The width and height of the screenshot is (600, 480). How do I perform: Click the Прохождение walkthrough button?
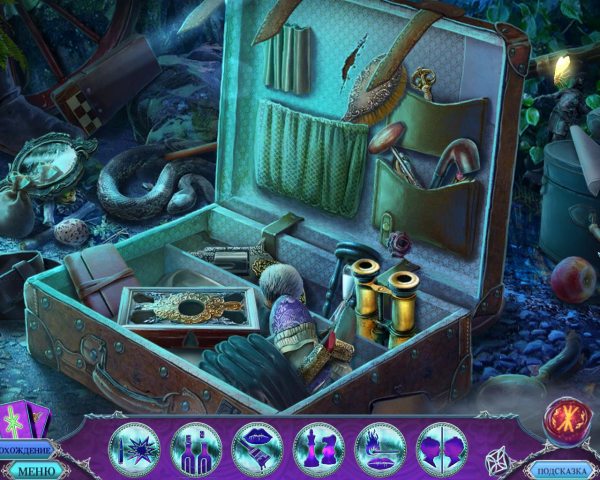coord(26,449)
